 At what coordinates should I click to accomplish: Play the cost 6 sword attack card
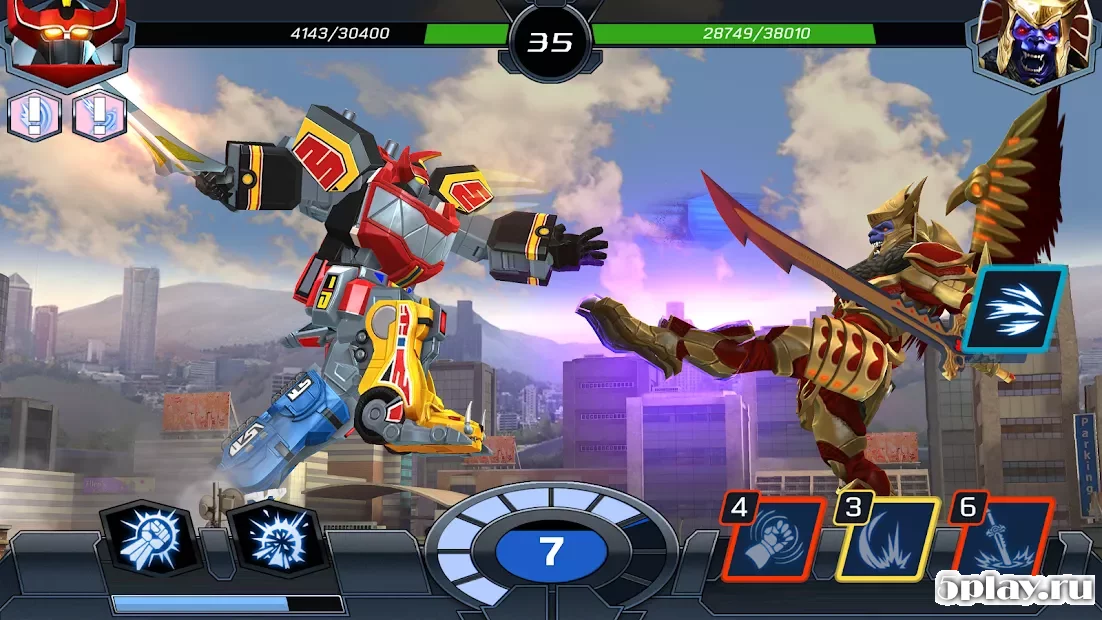pyautogui.click(x=1002, y=540)
